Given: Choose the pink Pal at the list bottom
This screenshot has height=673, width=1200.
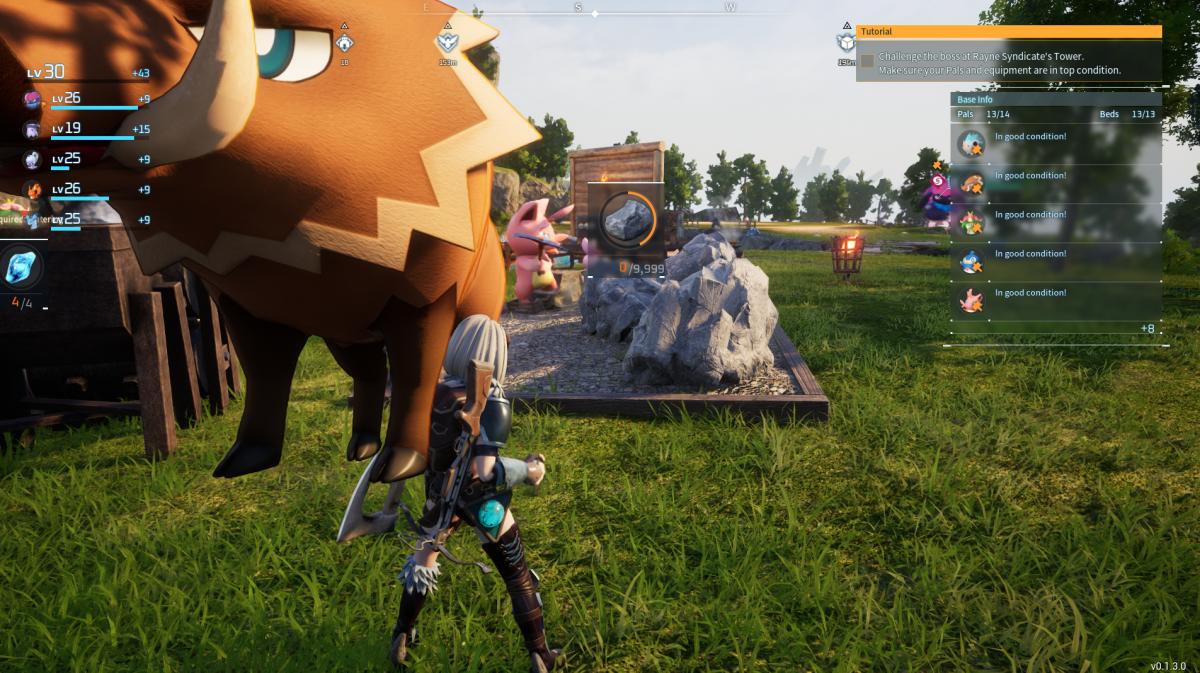Looking at the screenshot, I should [x=971, y=301].
